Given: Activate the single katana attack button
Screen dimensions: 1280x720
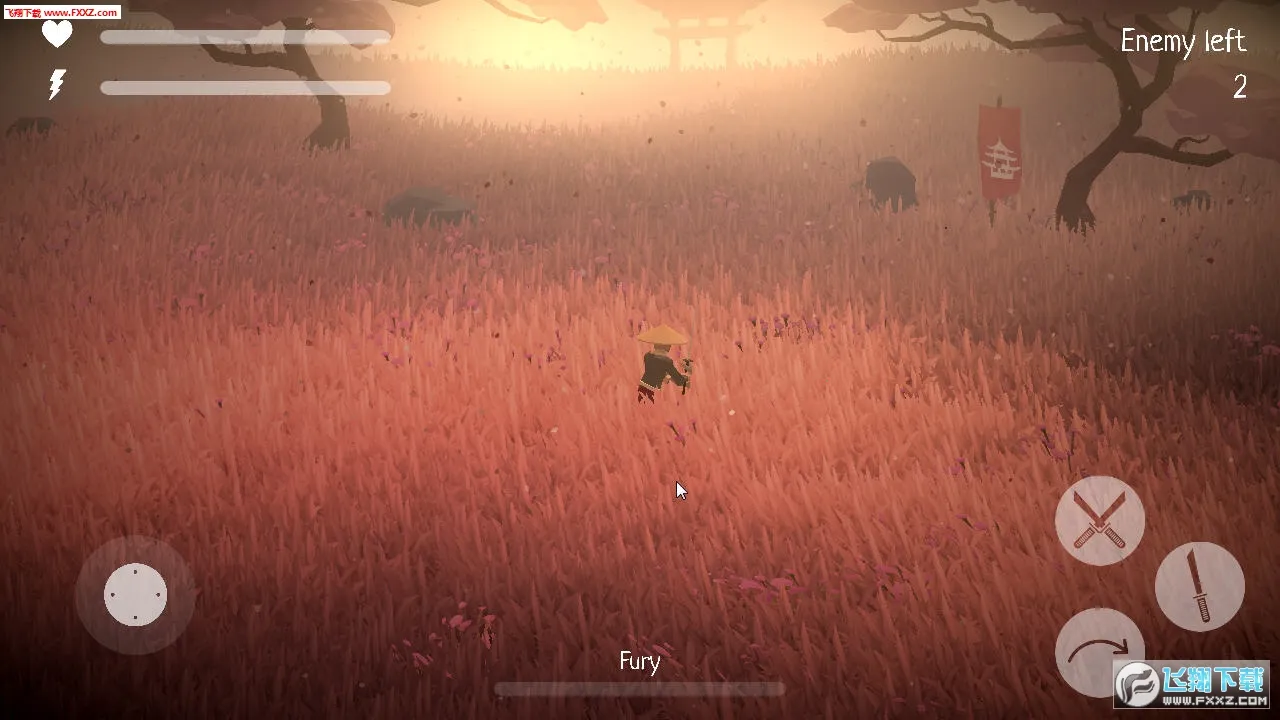Looking at the screenshot, I should pyautogui.click(x=1199, y=587).
